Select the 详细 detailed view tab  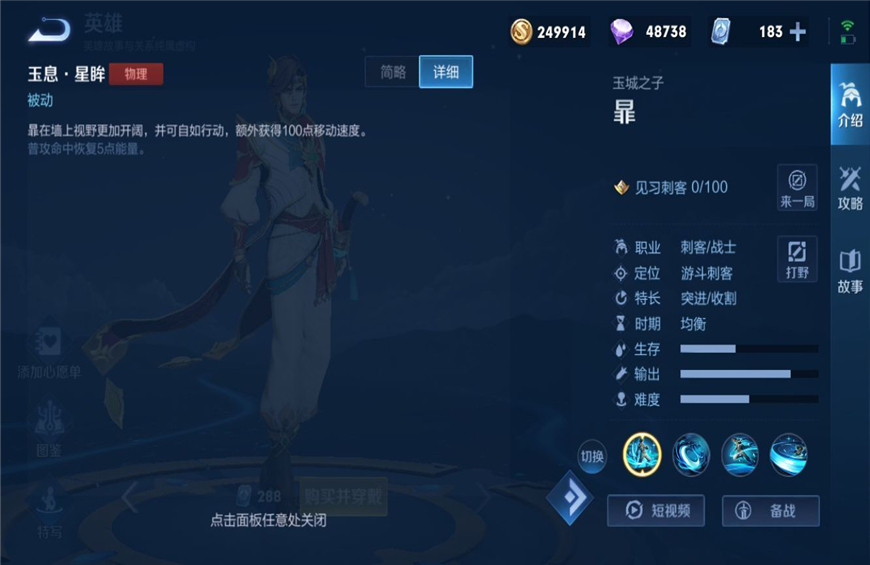coord(446,72)
